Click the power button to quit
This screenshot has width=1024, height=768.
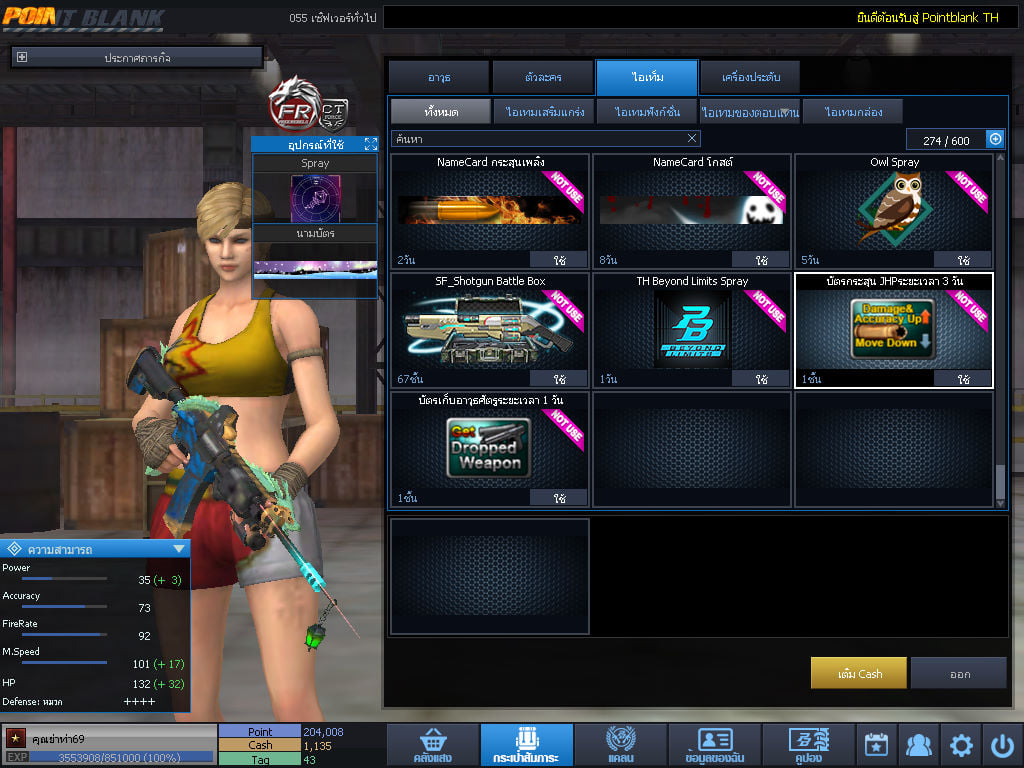(x=1002, y=745)
